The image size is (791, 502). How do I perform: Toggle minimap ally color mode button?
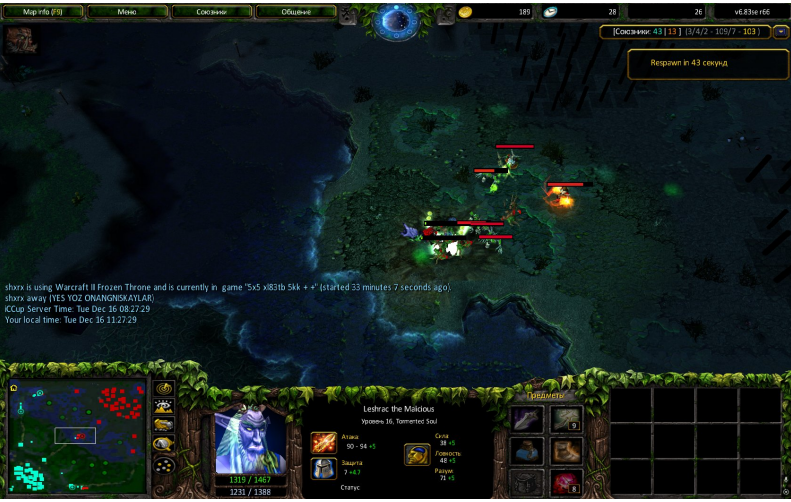pos(163,425)
